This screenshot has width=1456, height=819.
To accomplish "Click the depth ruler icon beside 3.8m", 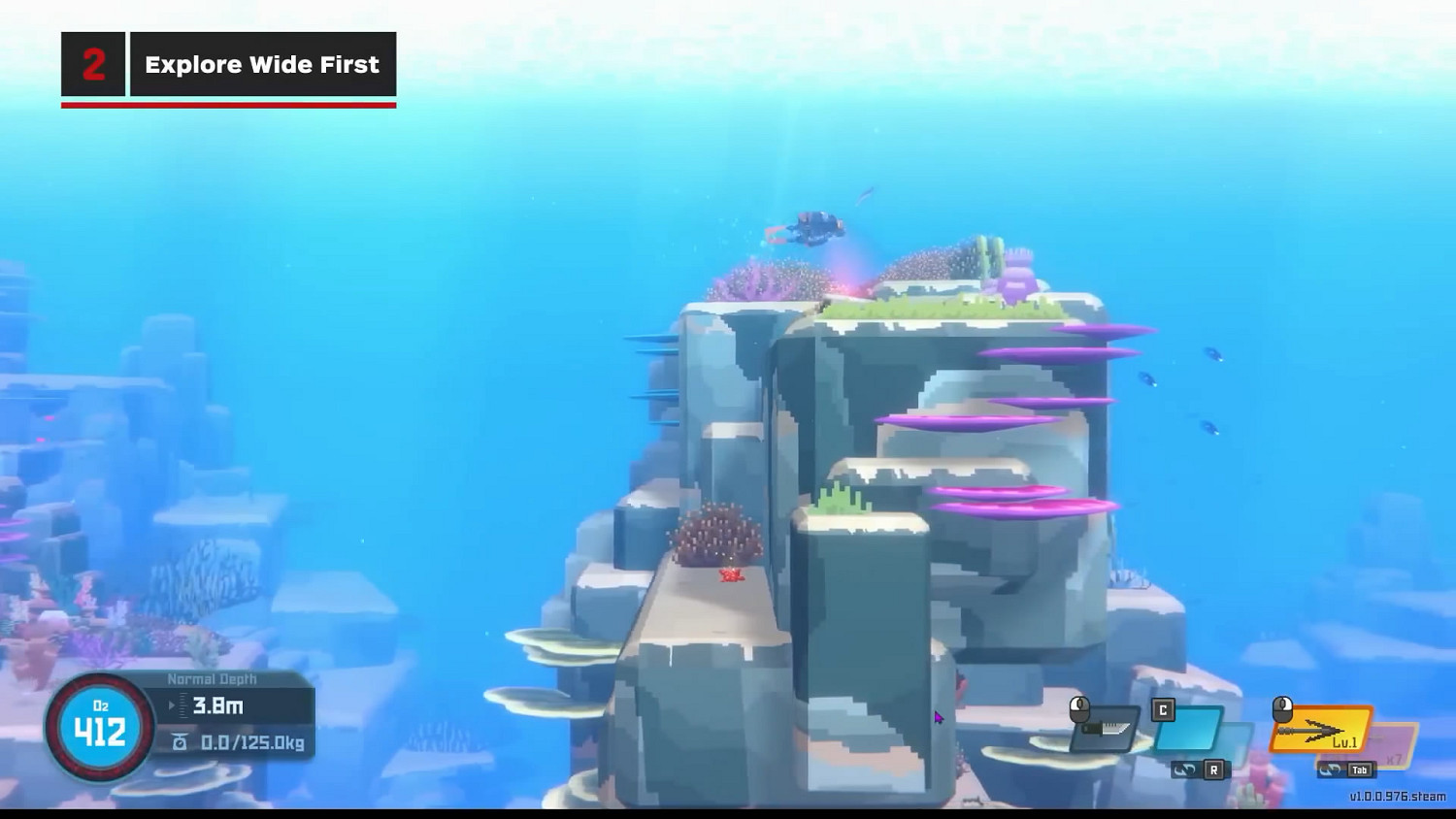I will (x=183, y=704).
